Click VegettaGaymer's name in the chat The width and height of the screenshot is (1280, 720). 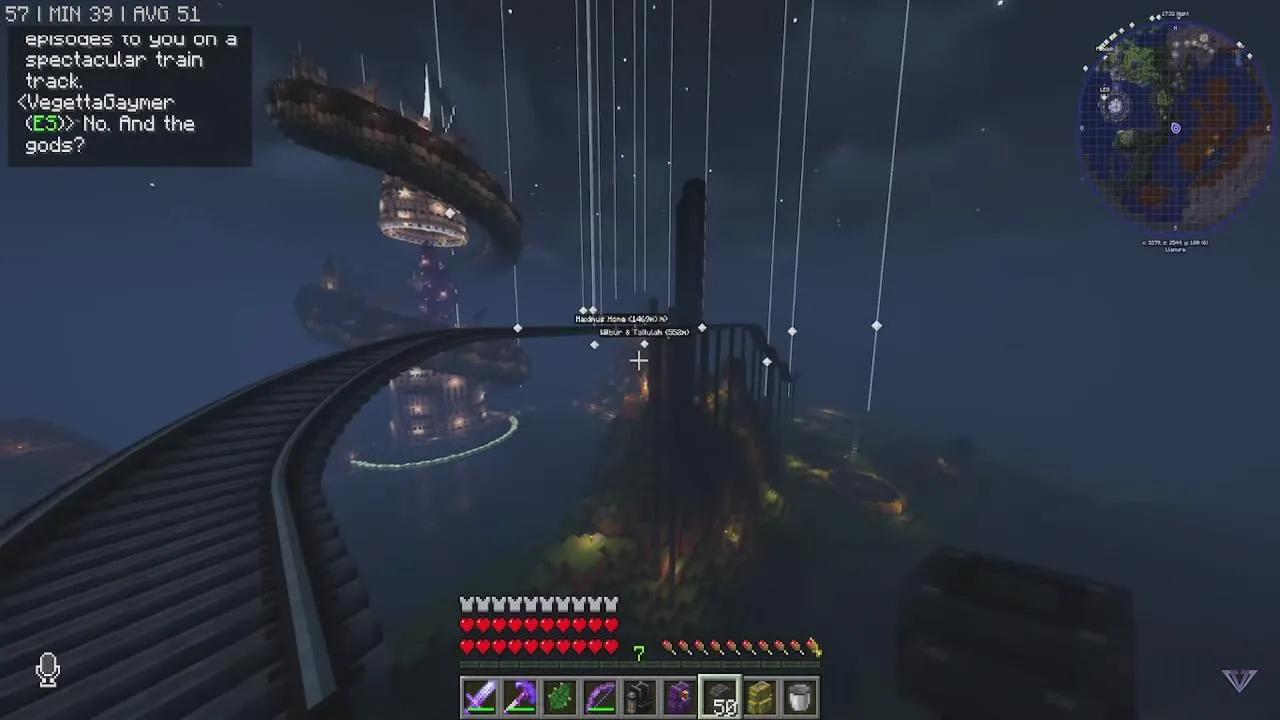pyautogui.click(x=96, y=101)
